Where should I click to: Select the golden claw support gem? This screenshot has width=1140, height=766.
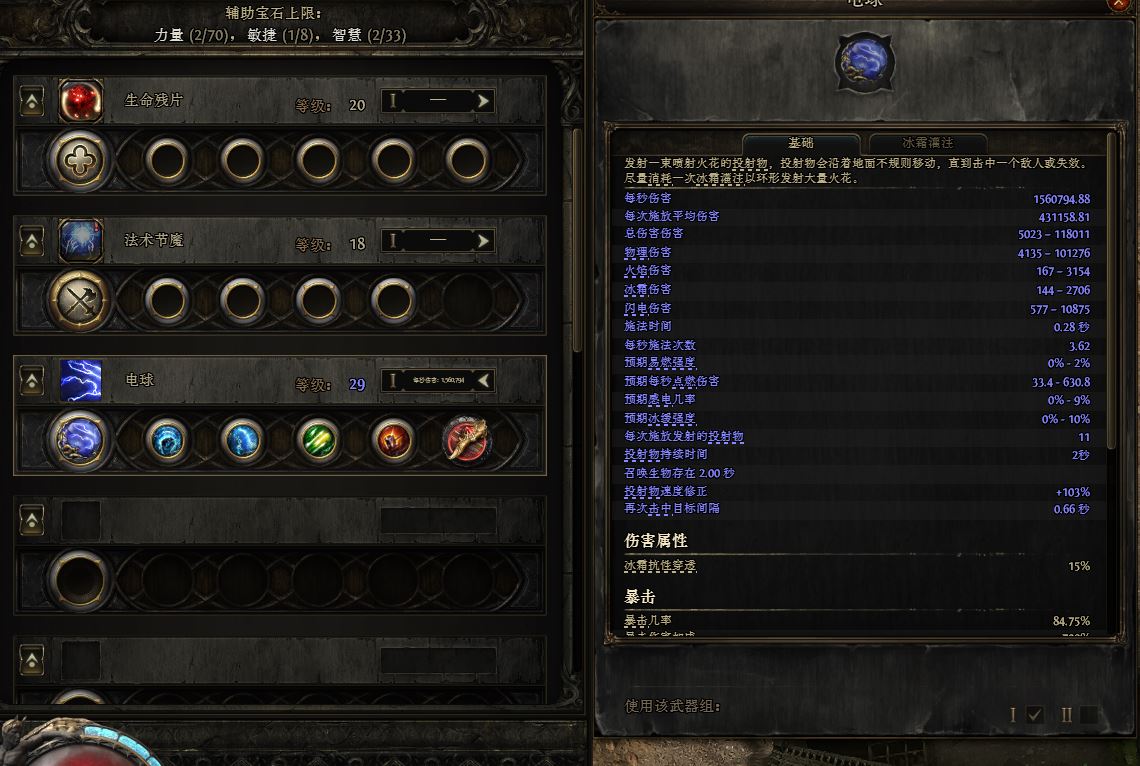coord(467,439)
